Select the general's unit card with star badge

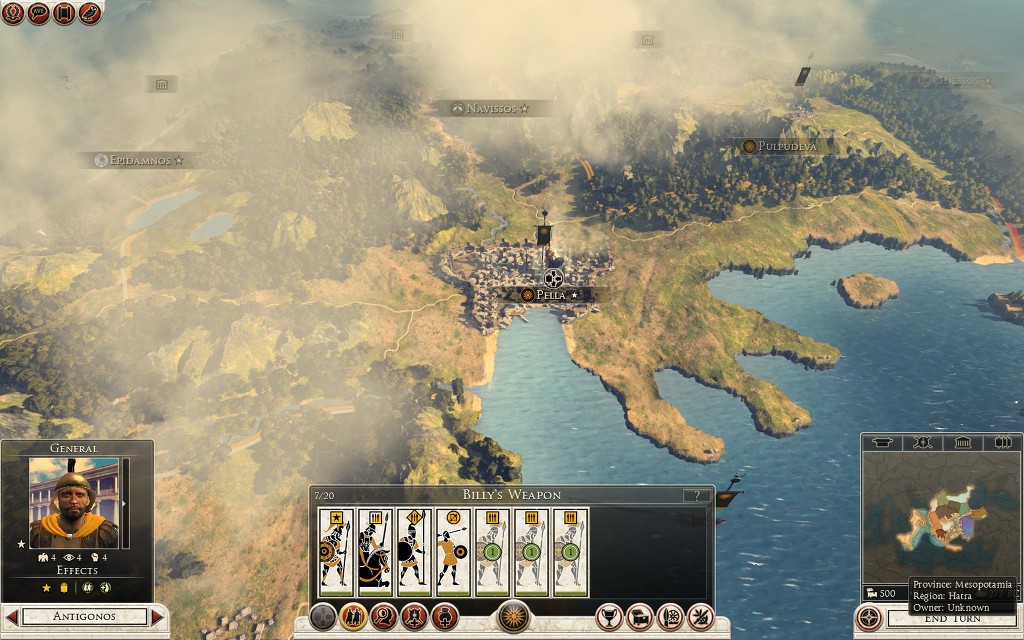336,552
